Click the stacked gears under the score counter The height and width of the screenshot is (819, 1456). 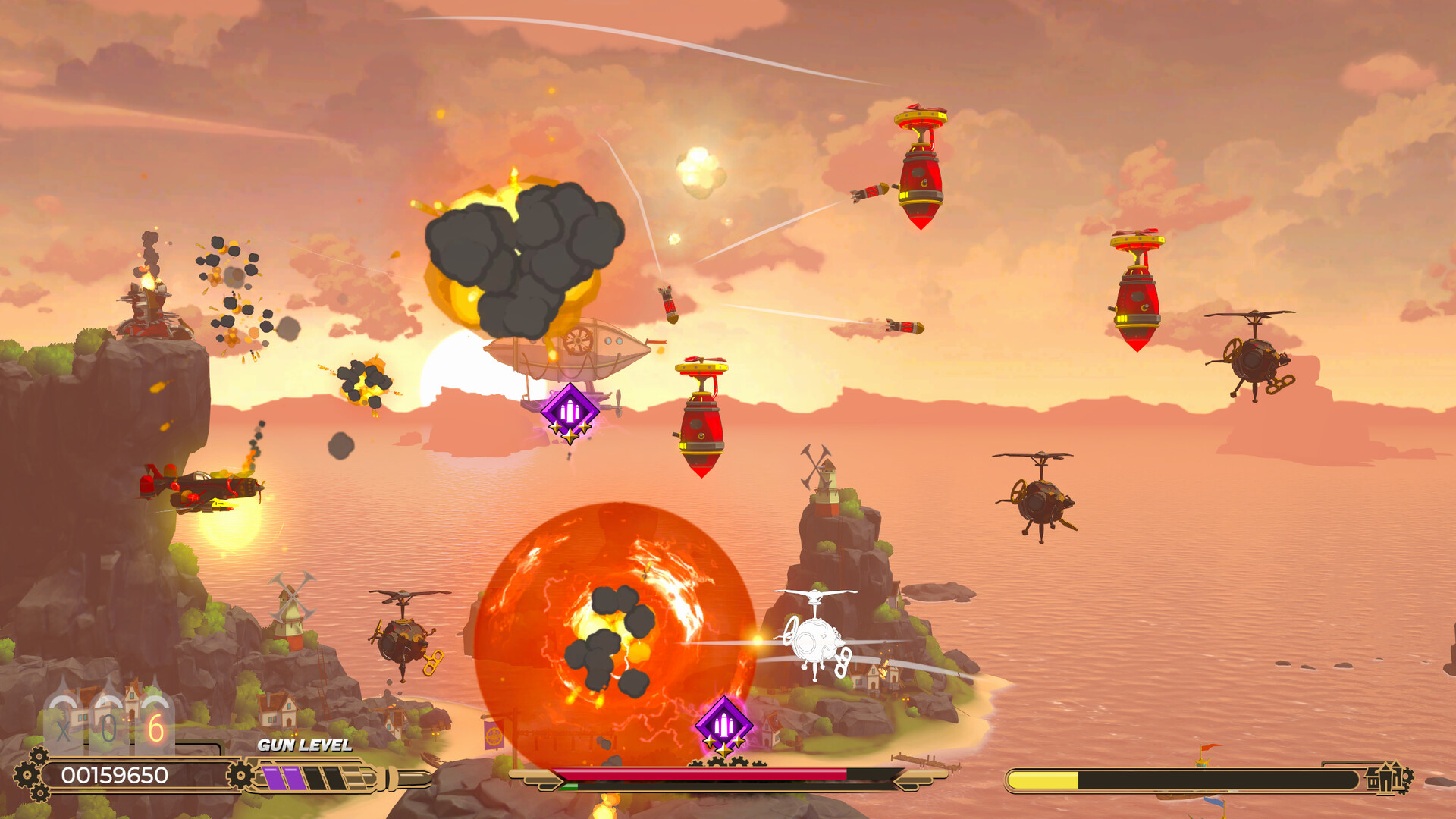tap(40, 793)
